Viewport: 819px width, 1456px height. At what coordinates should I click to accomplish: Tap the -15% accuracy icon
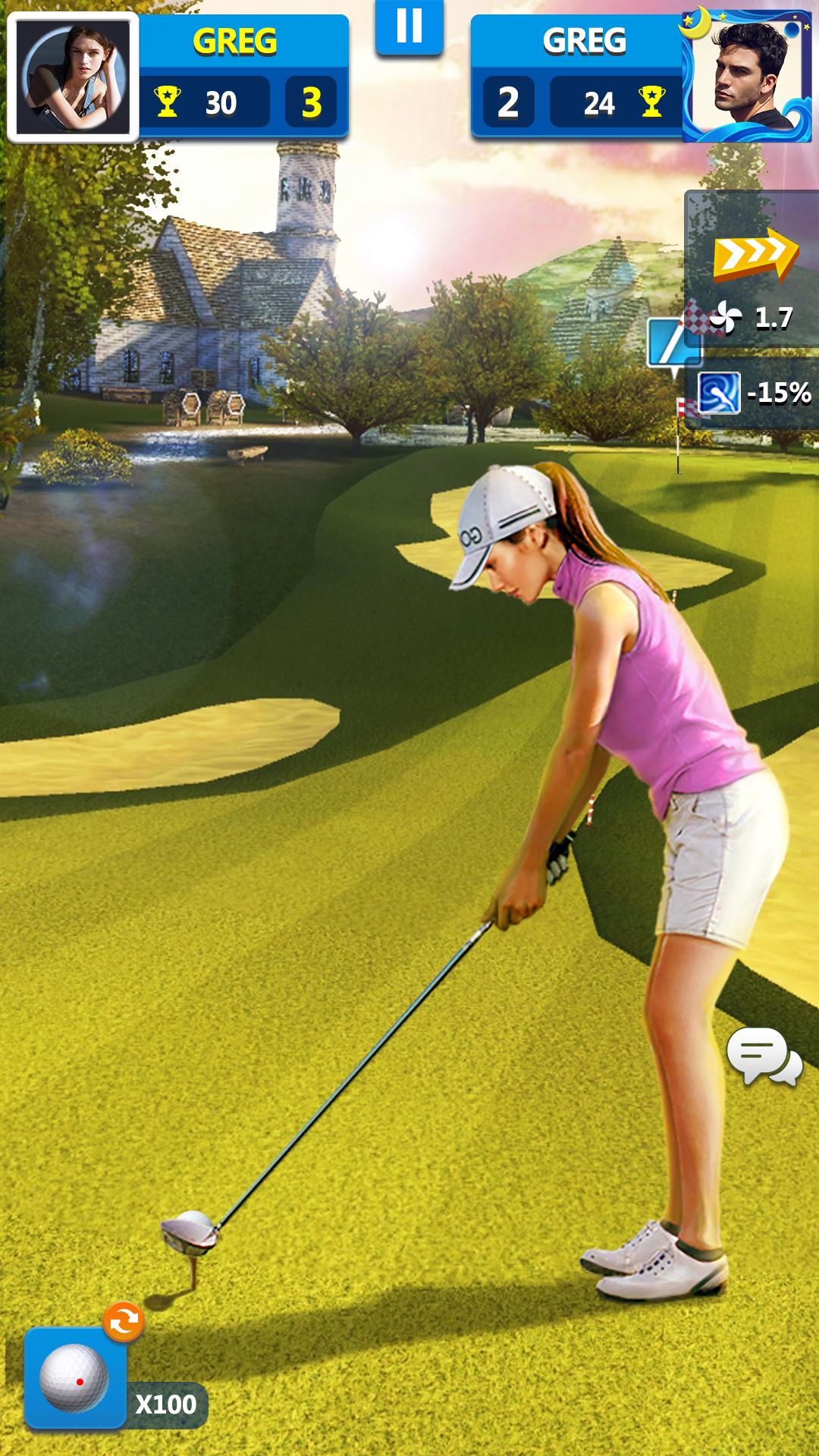[718, 393]
